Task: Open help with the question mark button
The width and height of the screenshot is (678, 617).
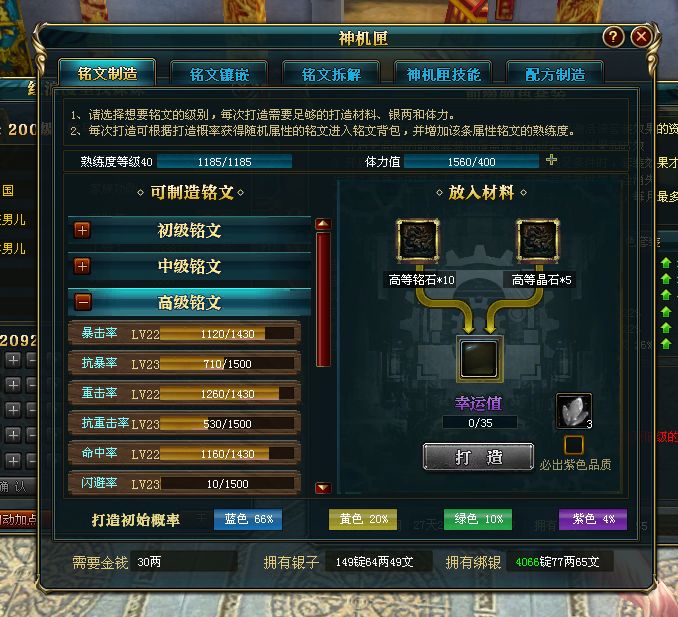Action: (x=614, y=37)
